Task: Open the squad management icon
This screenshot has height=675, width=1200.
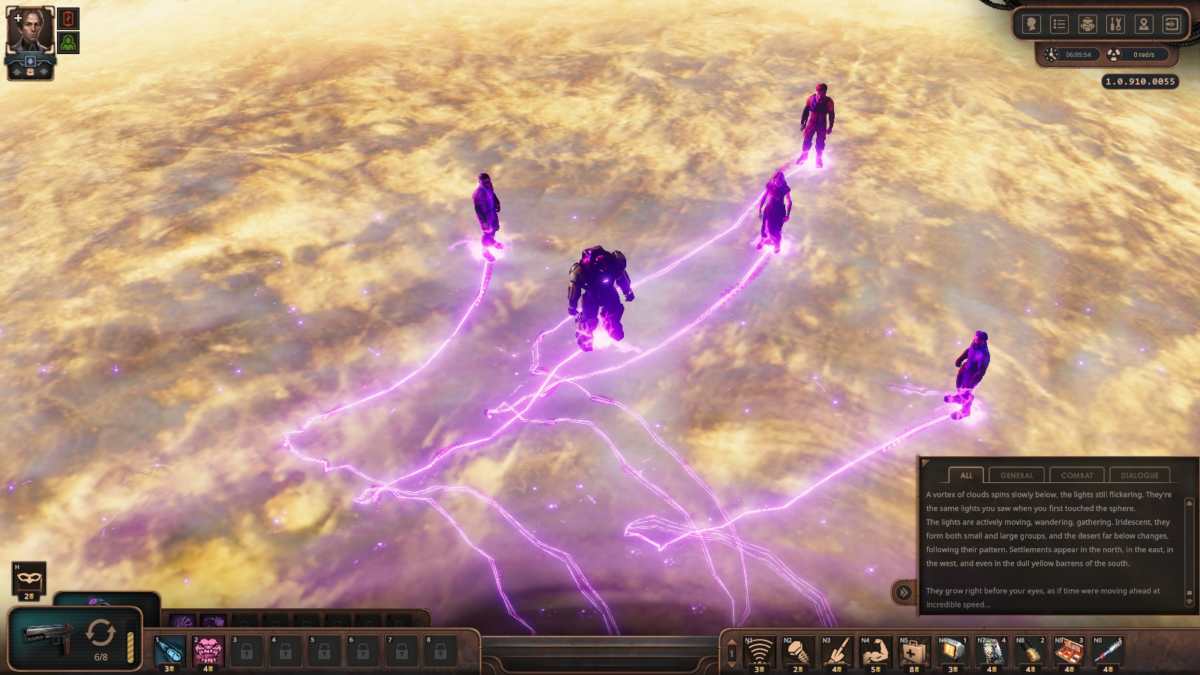Action: (1087, 24)
